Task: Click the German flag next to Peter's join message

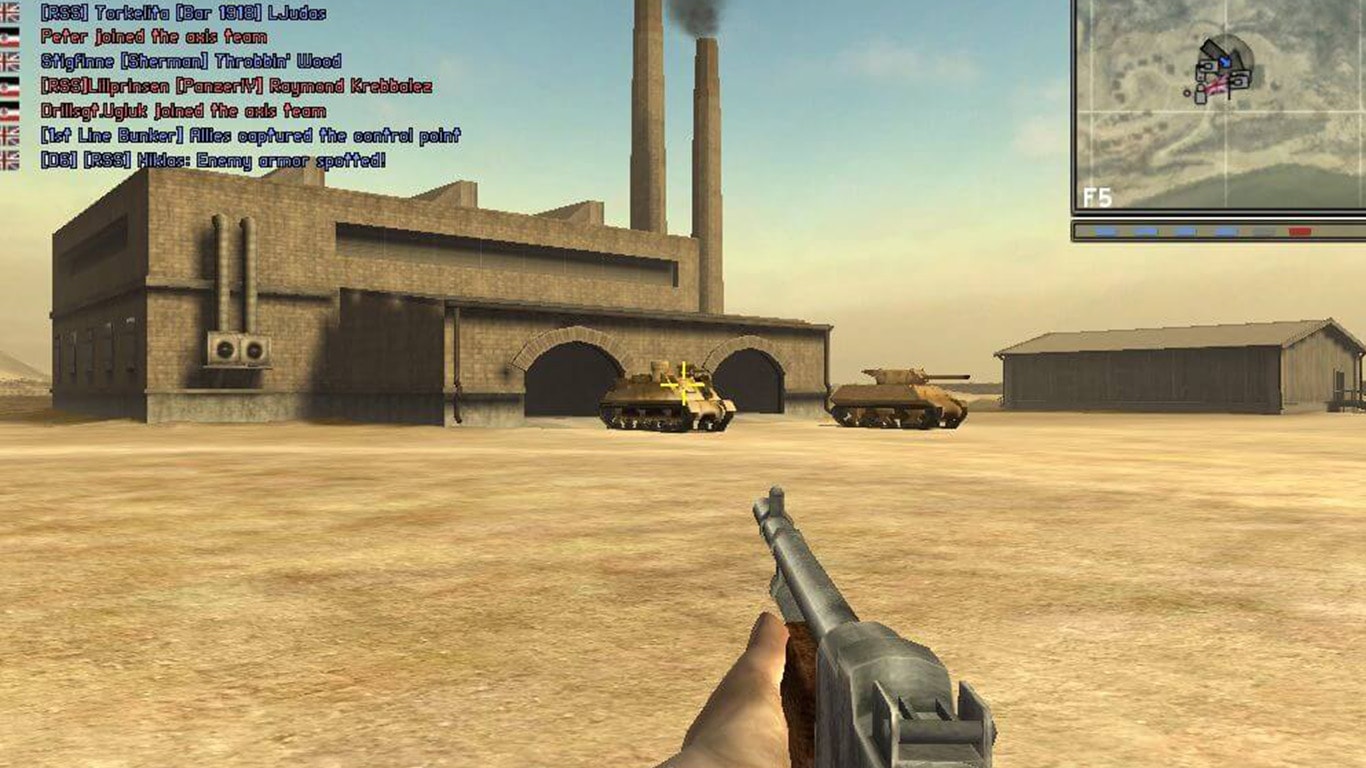Action: (x=10, y=36)
